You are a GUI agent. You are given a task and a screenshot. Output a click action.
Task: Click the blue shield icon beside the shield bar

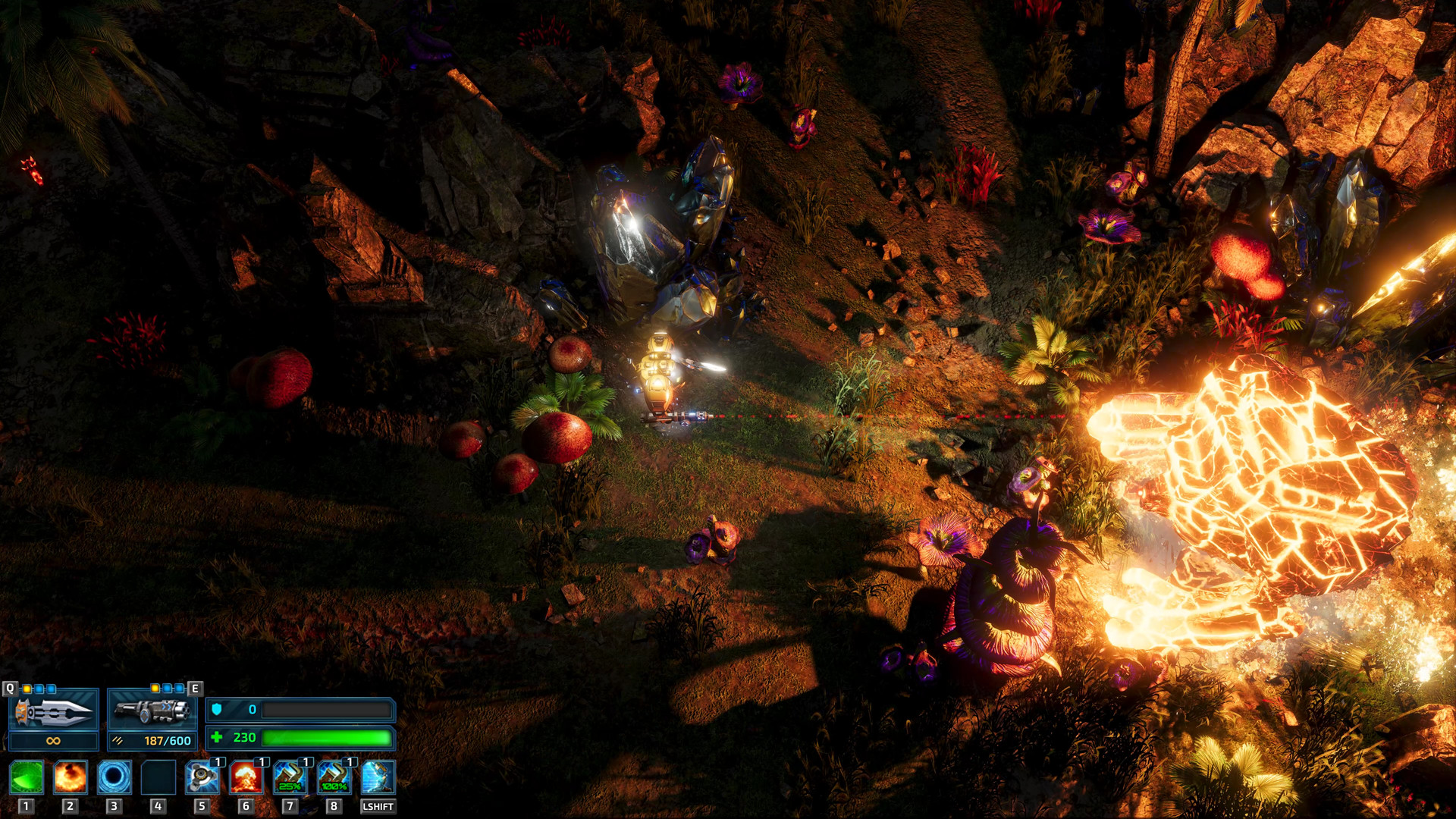click(218, 709)
